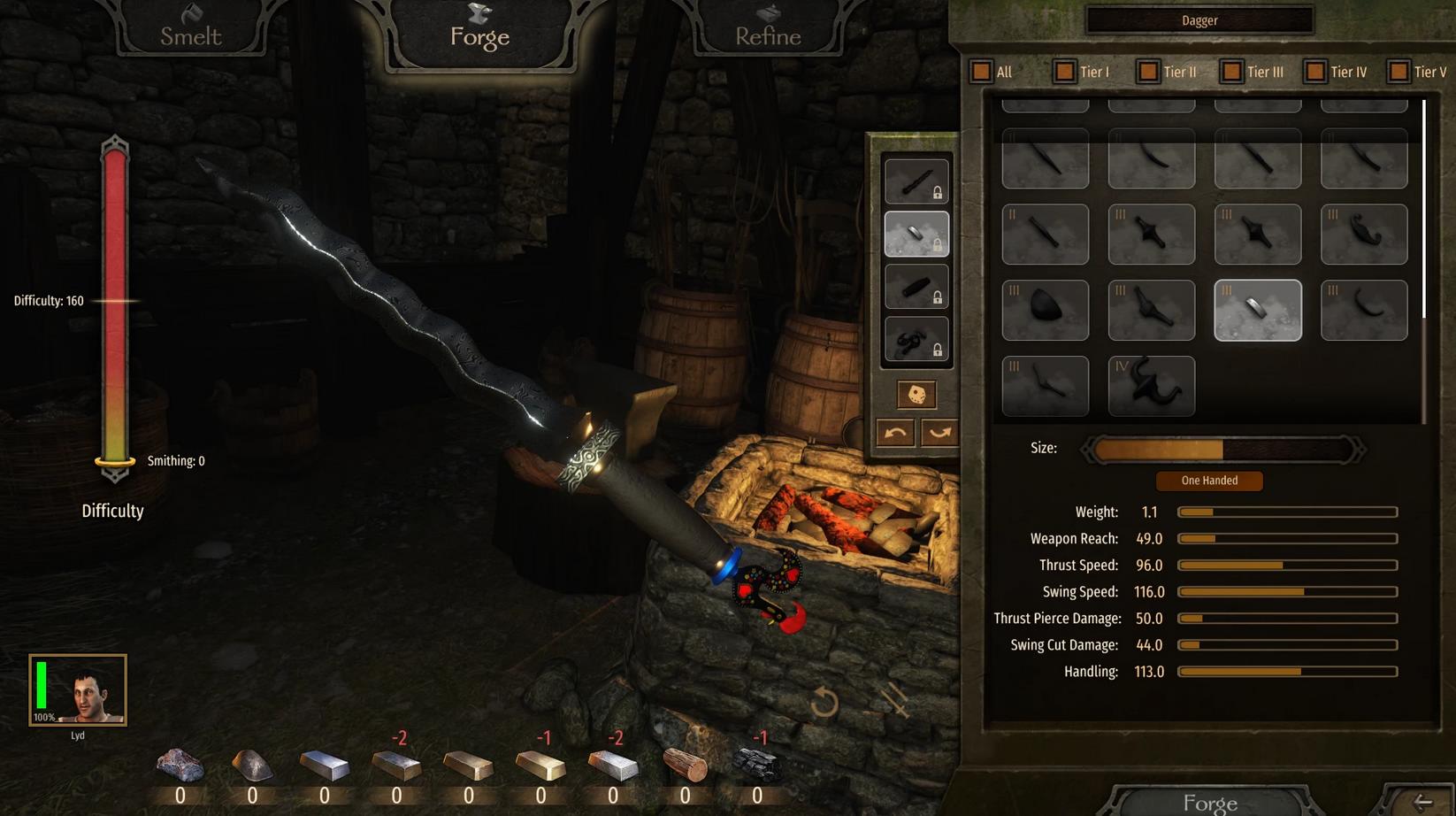This screenshot has height=816, width=1456.
Task: Tick the Tier IV filter checkbox
Action: [x=1315, y=72]
